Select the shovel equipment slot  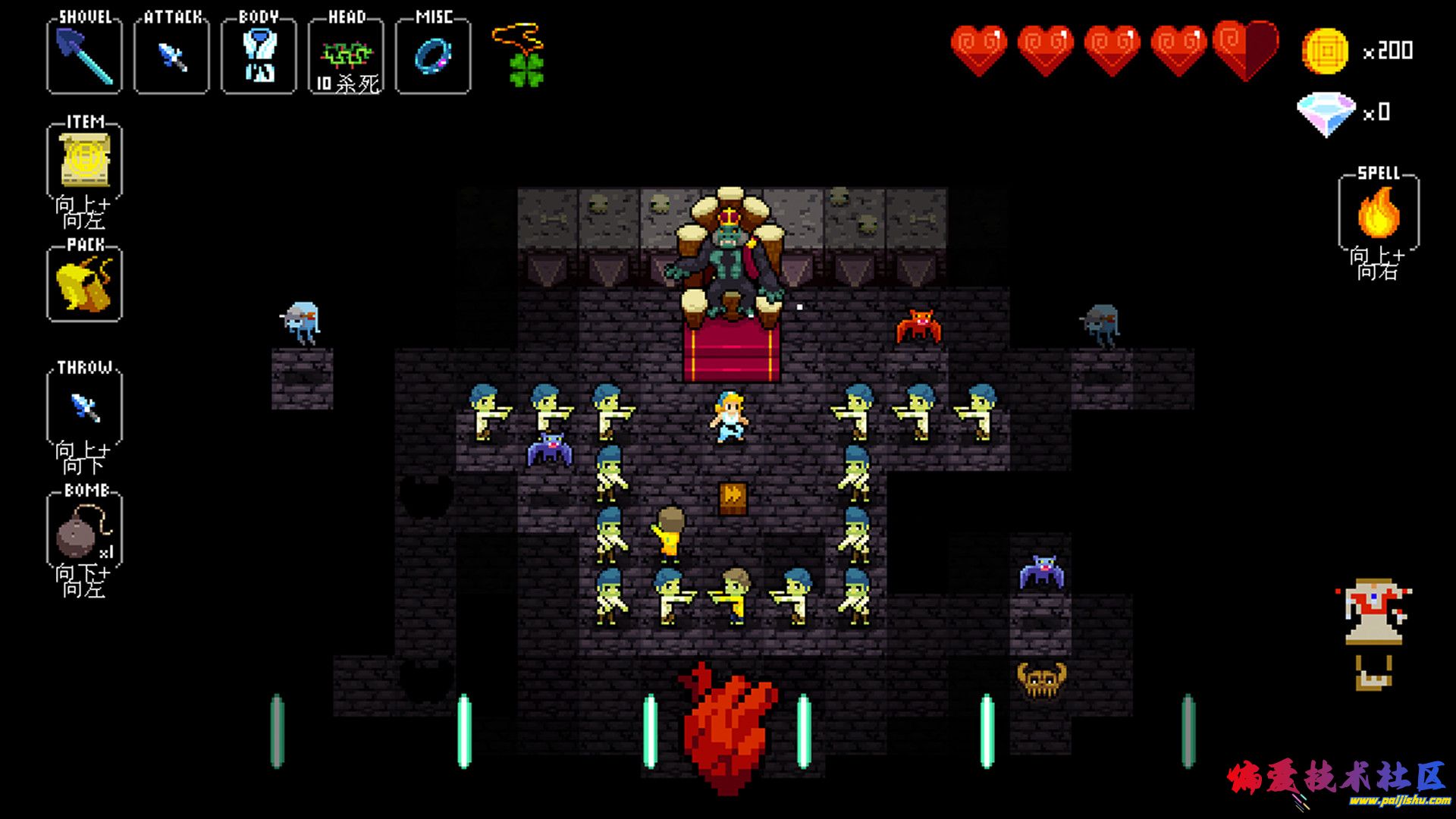84,56
